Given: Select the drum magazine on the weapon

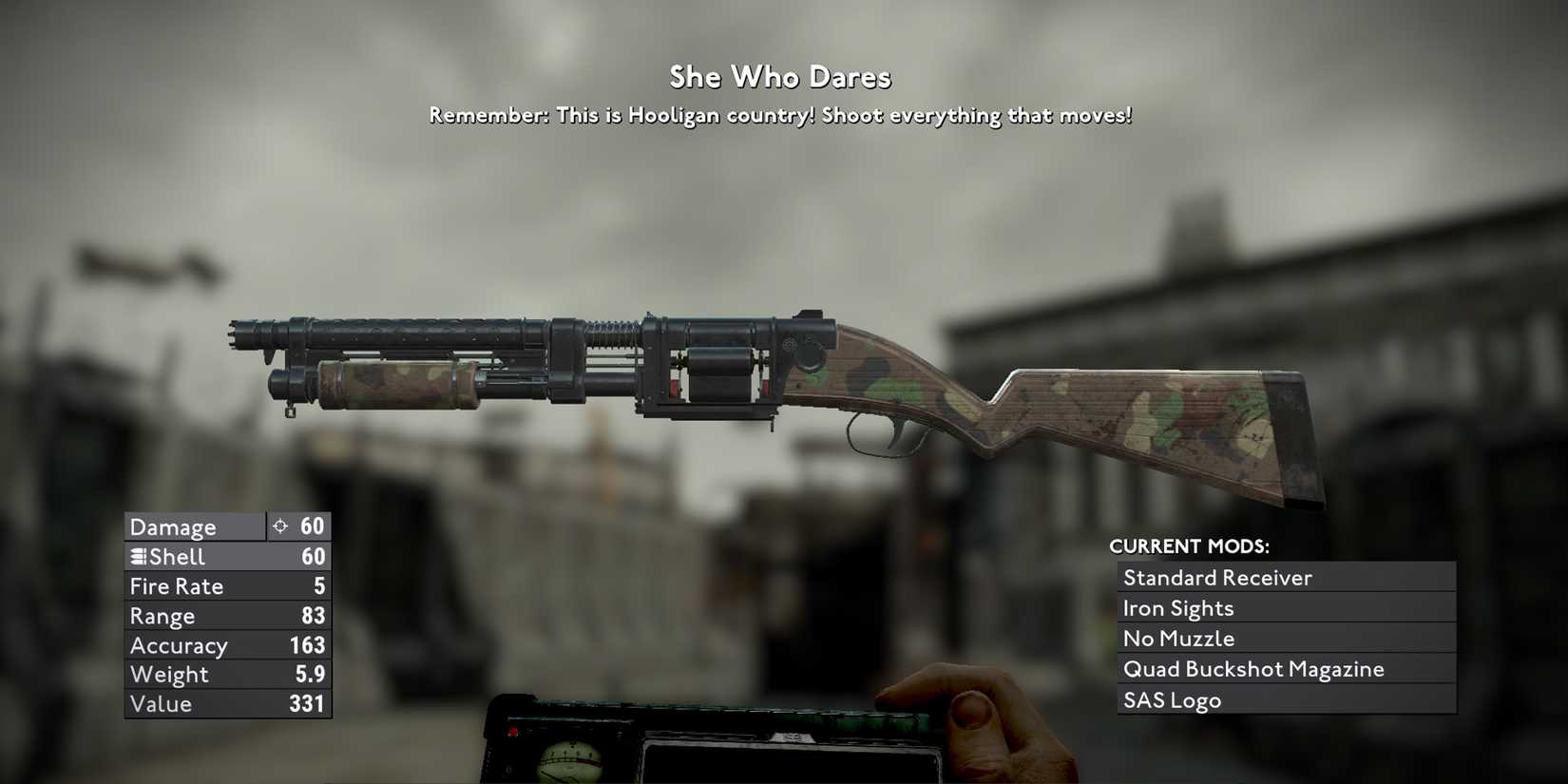Looking at the screenshot, I should (717, 375).
